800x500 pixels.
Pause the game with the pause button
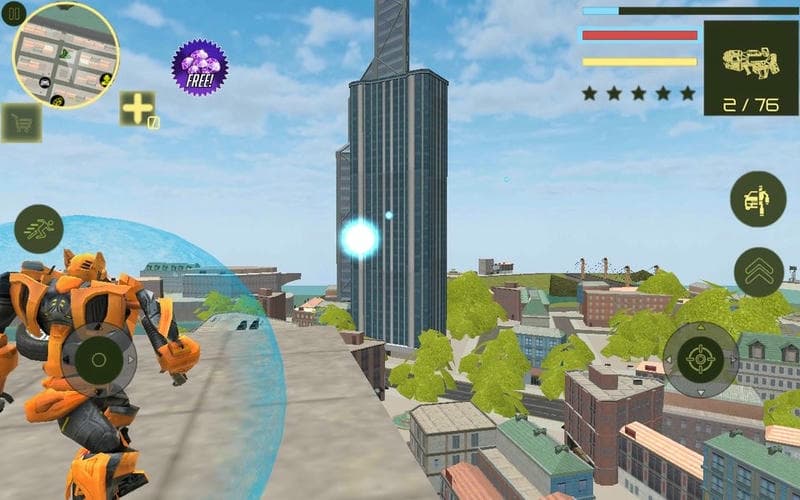click(x=14, y=14)
